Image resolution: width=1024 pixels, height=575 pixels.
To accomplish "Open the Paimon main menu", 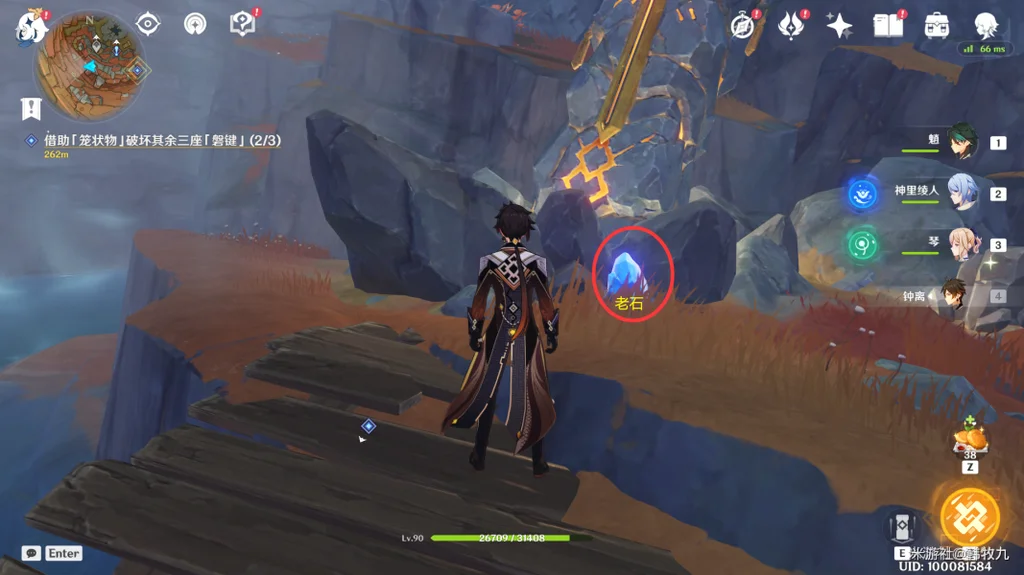I will 31,25.
